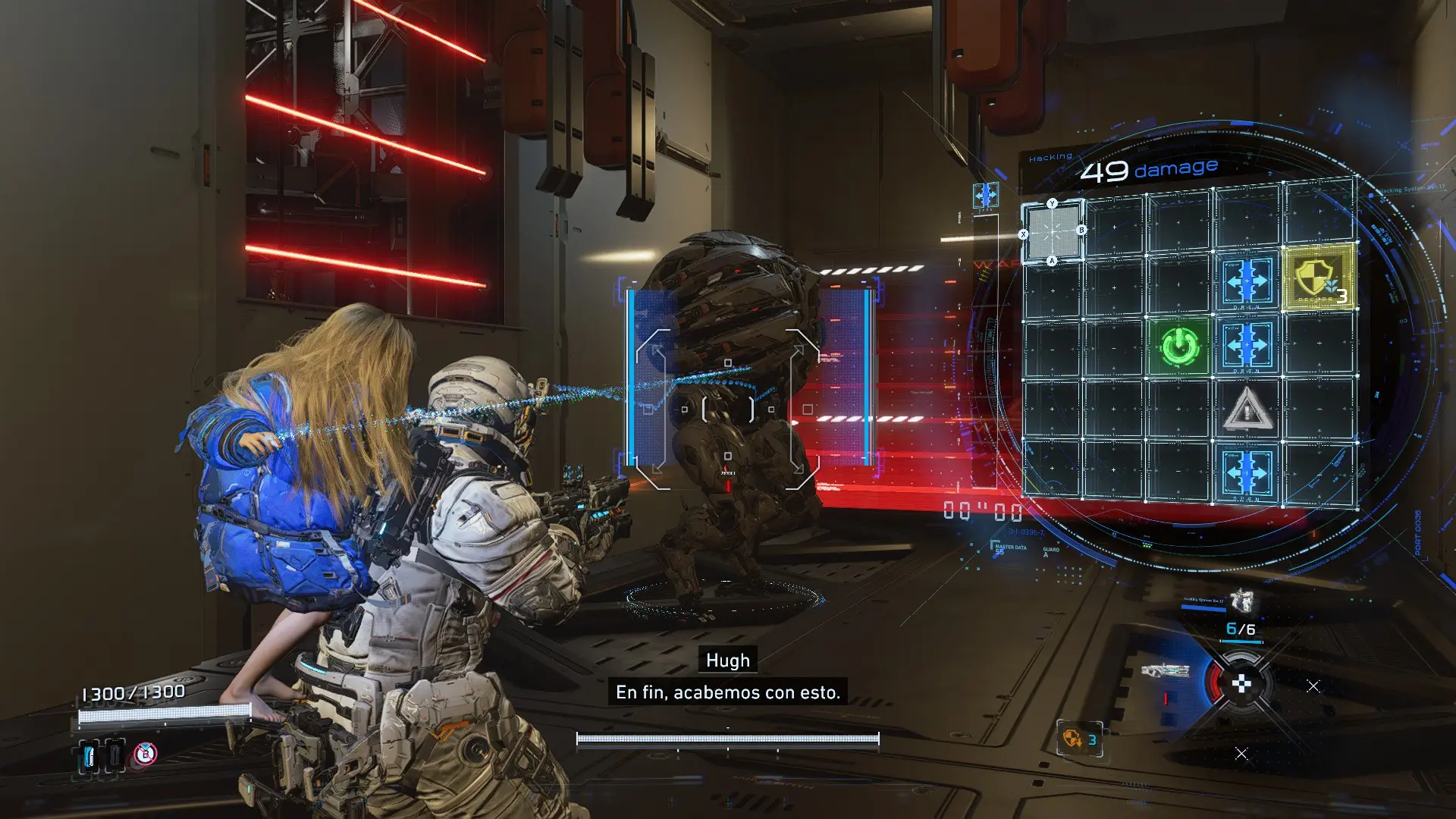Select the rifle icon beside the weapon wheel
The width and height of the screenshot is (1456, 819).
tap(1165, 671)
